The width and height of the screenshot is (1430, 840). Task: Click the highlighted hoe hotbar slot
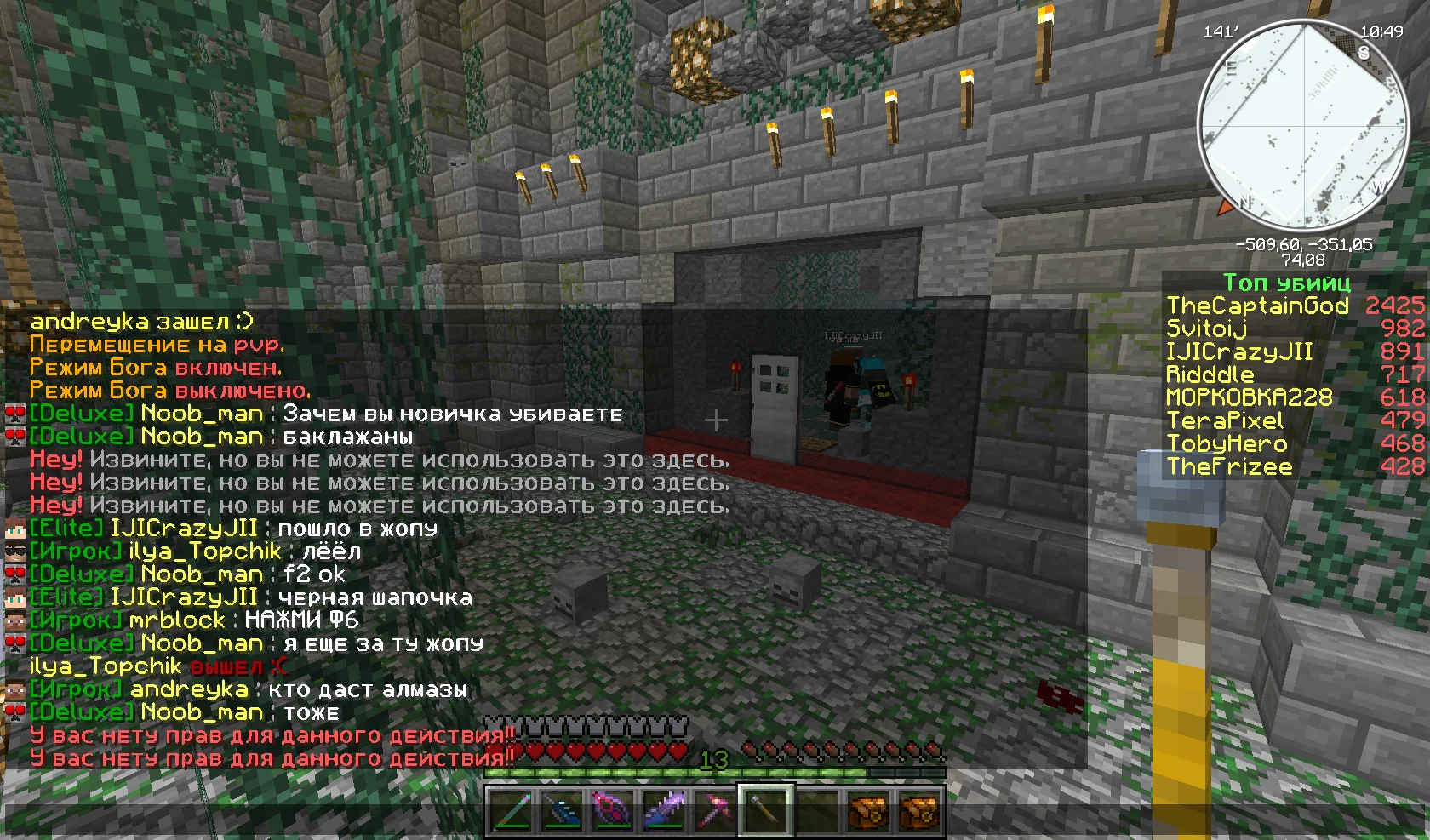[x=766, y=809]
